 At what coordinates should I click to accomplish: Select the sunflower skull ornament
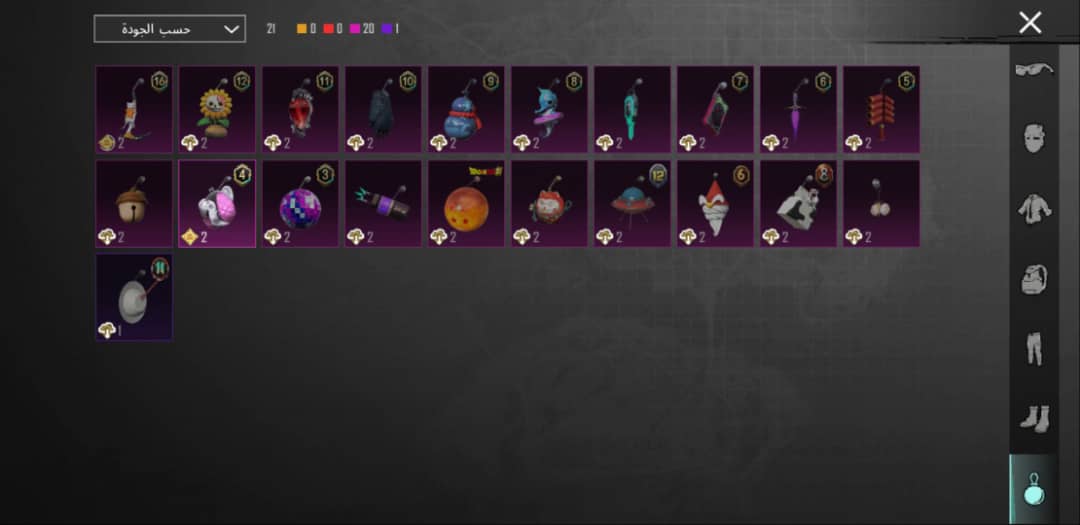217,110
